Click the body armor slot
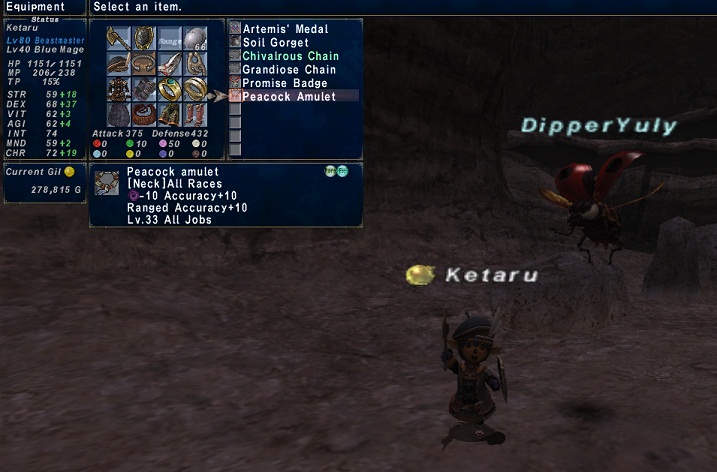Screen dimensions: 717x472 pos(119,88)
